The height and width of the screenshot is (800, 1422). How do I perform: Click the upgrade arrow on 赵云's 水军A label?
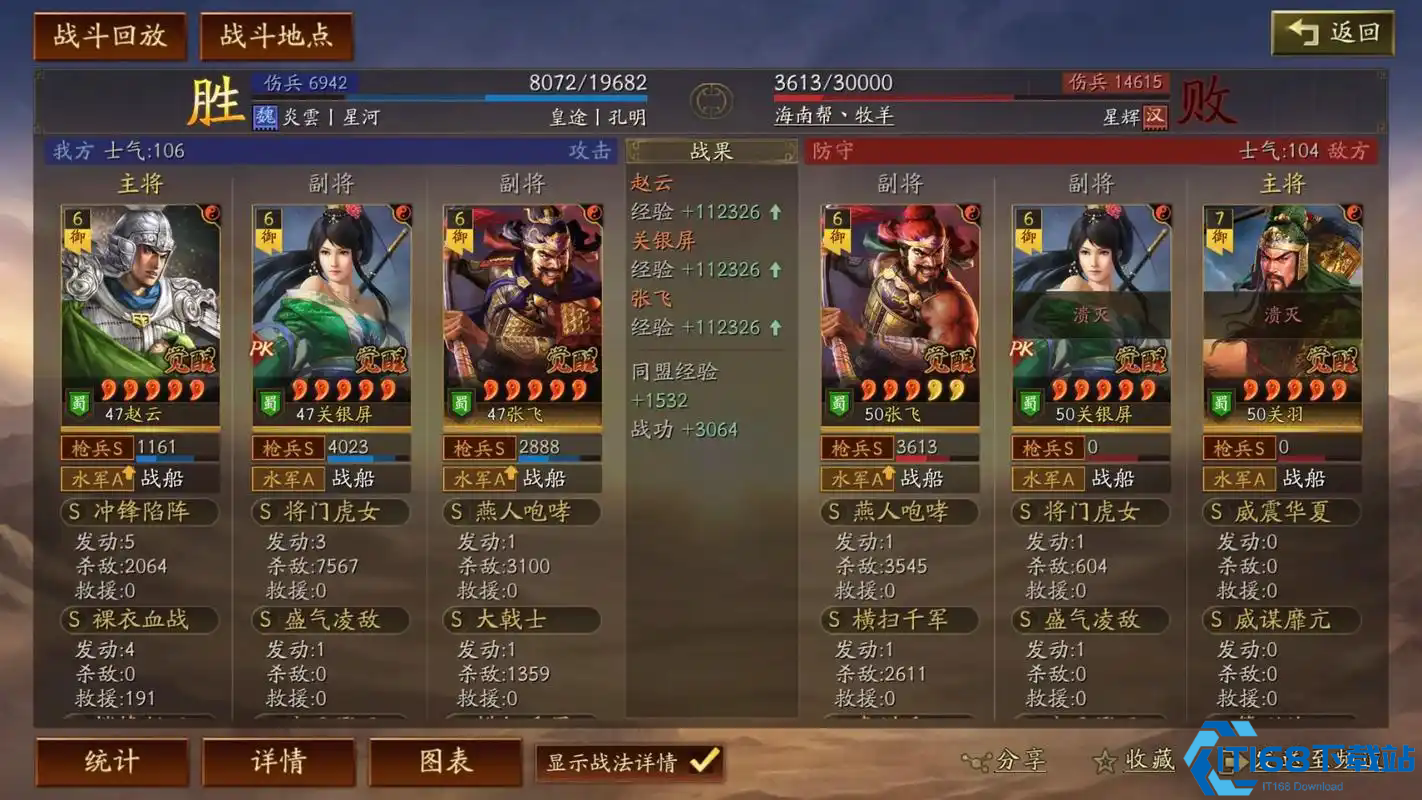[x=130, y=474]
